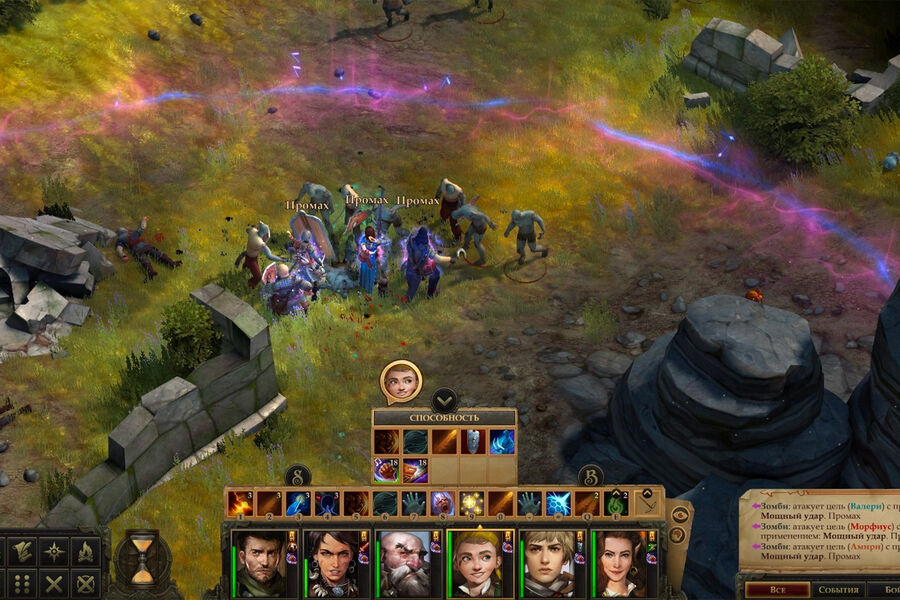Activate the glowing fist ability with 18 charges

point(386,470)
